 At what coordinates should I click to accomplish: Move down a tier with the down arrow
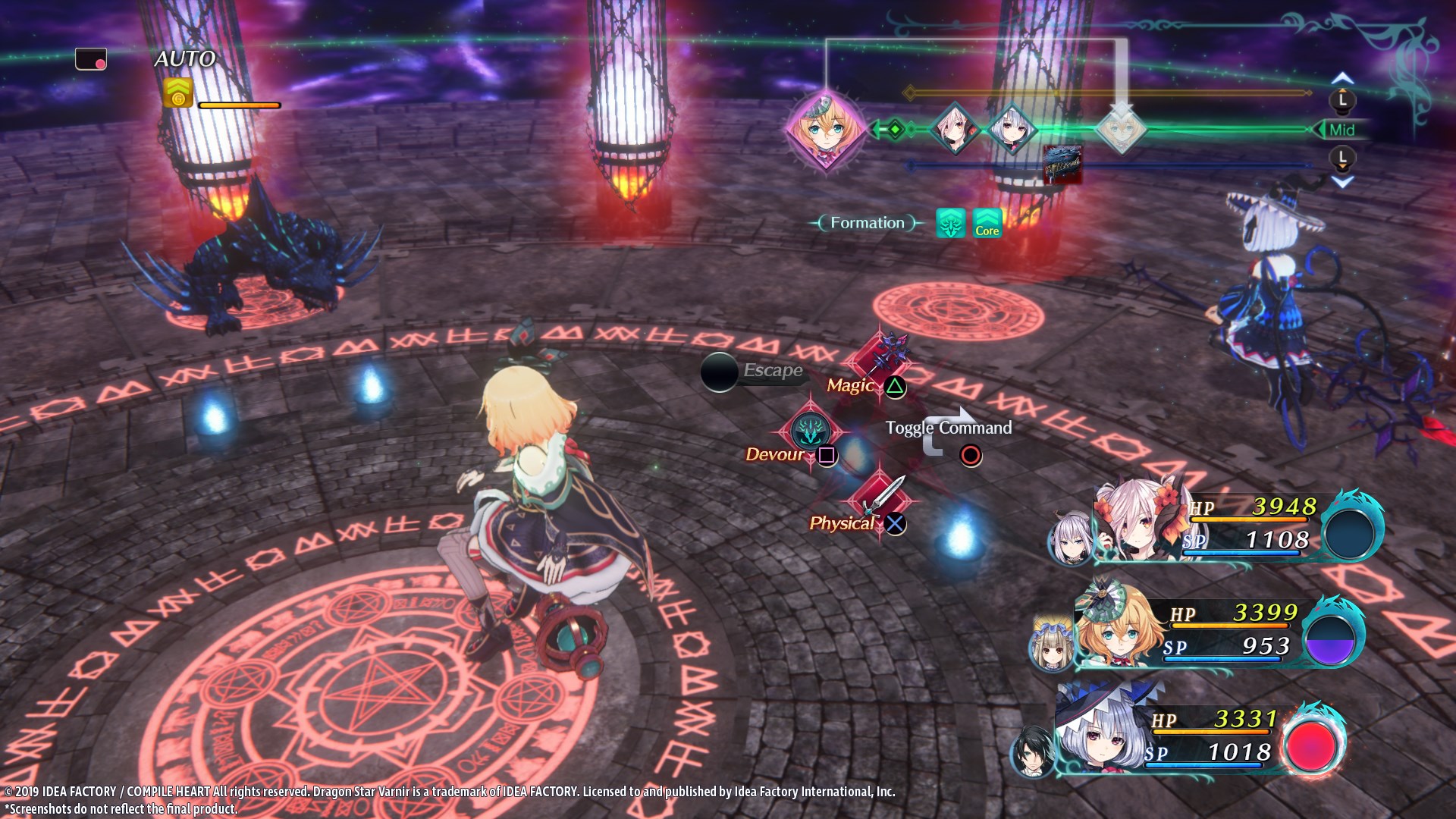[x=1342, y=182]
